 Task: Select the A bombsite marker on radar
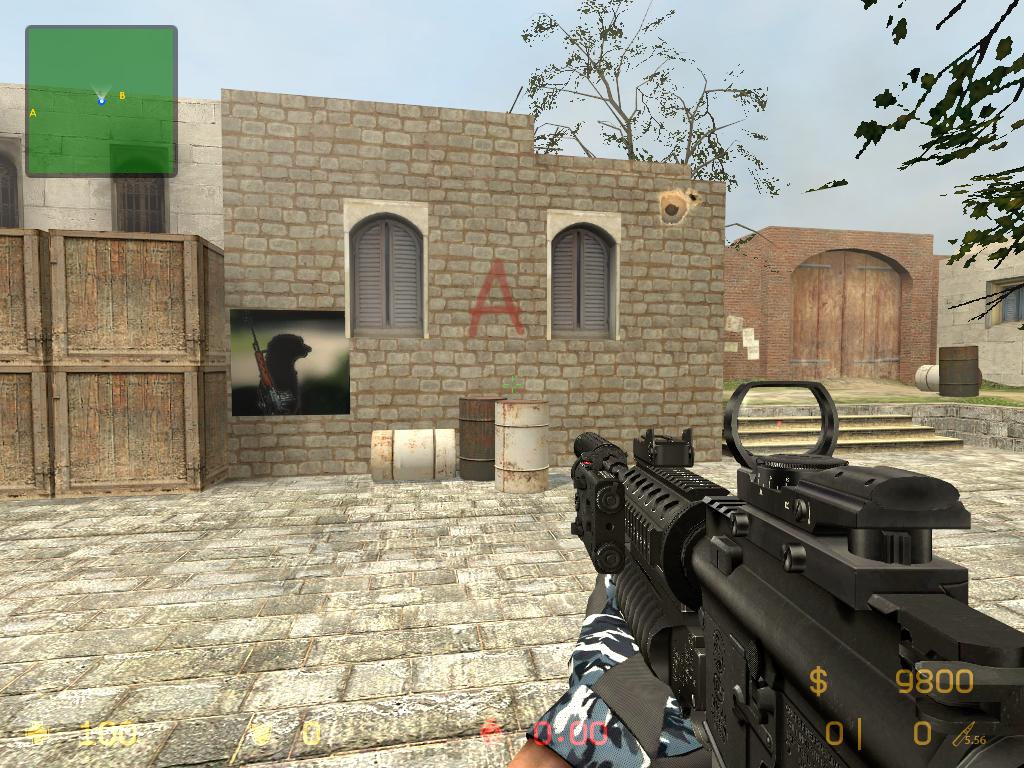tap(33, 113)
